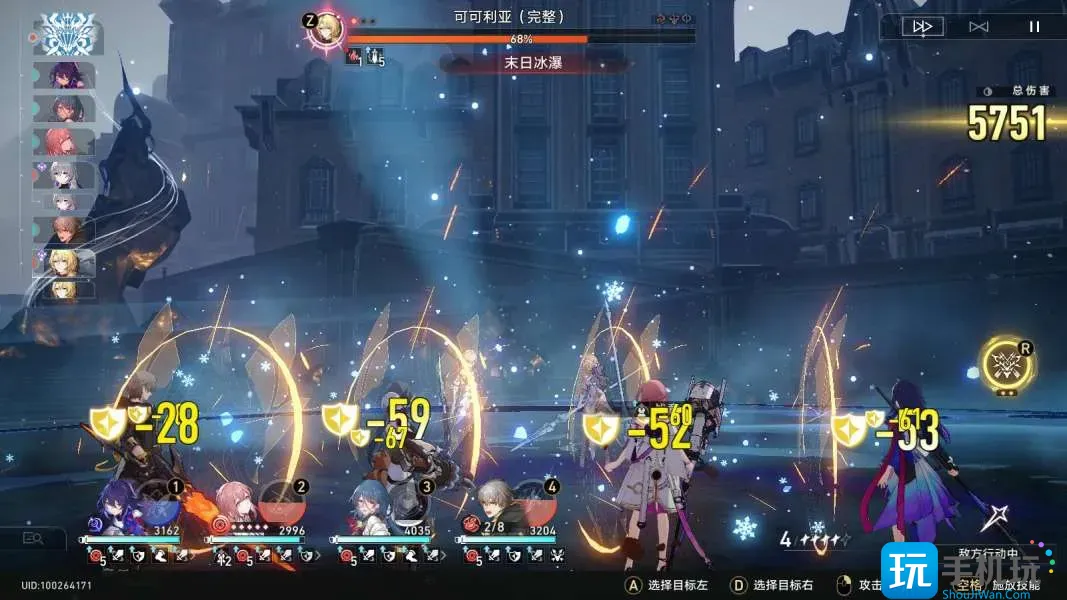Open the enemy details magnifier panel

(33, 538)
